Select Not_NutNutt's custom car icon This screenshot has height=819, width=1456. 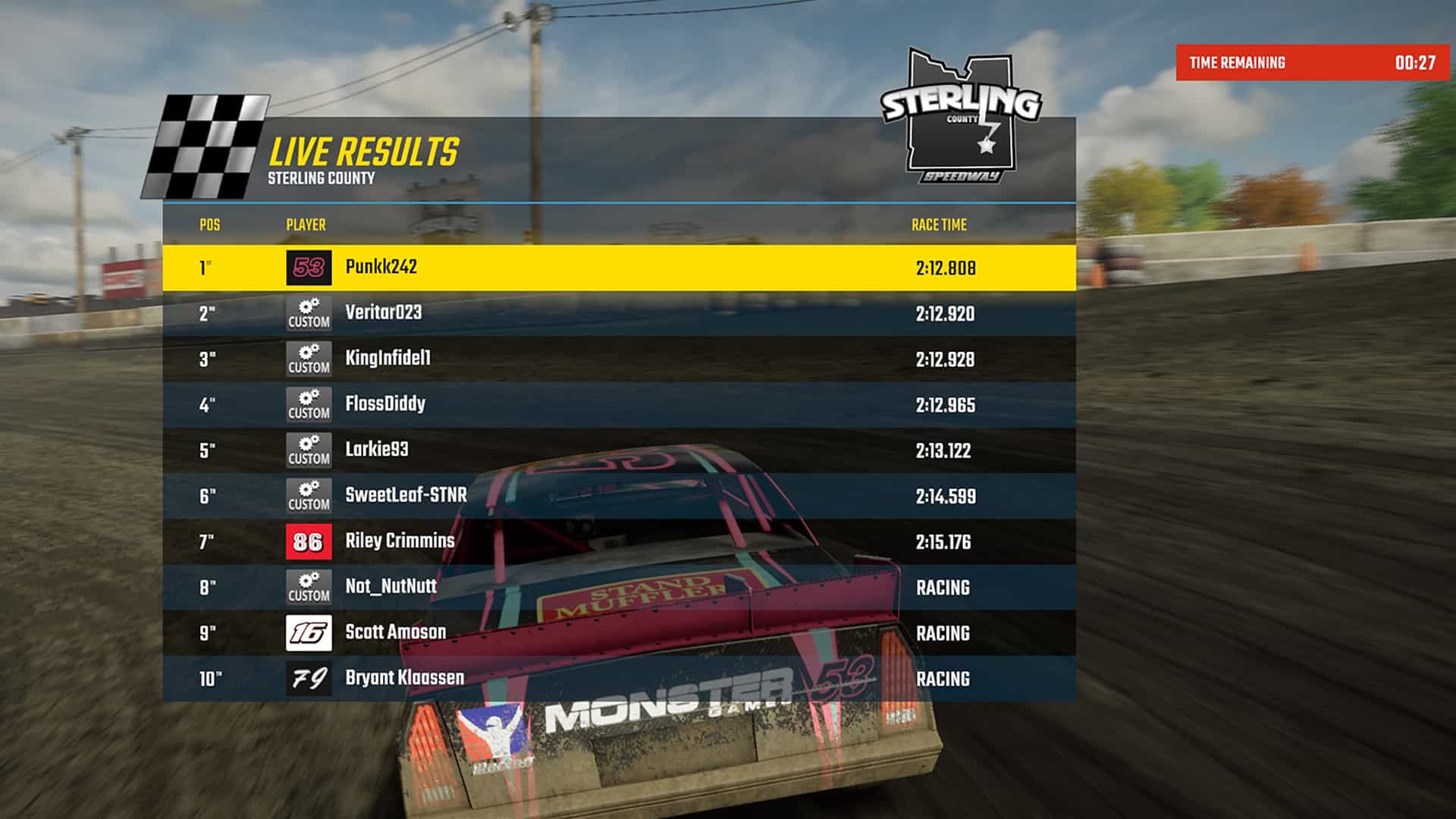(311, 587)
